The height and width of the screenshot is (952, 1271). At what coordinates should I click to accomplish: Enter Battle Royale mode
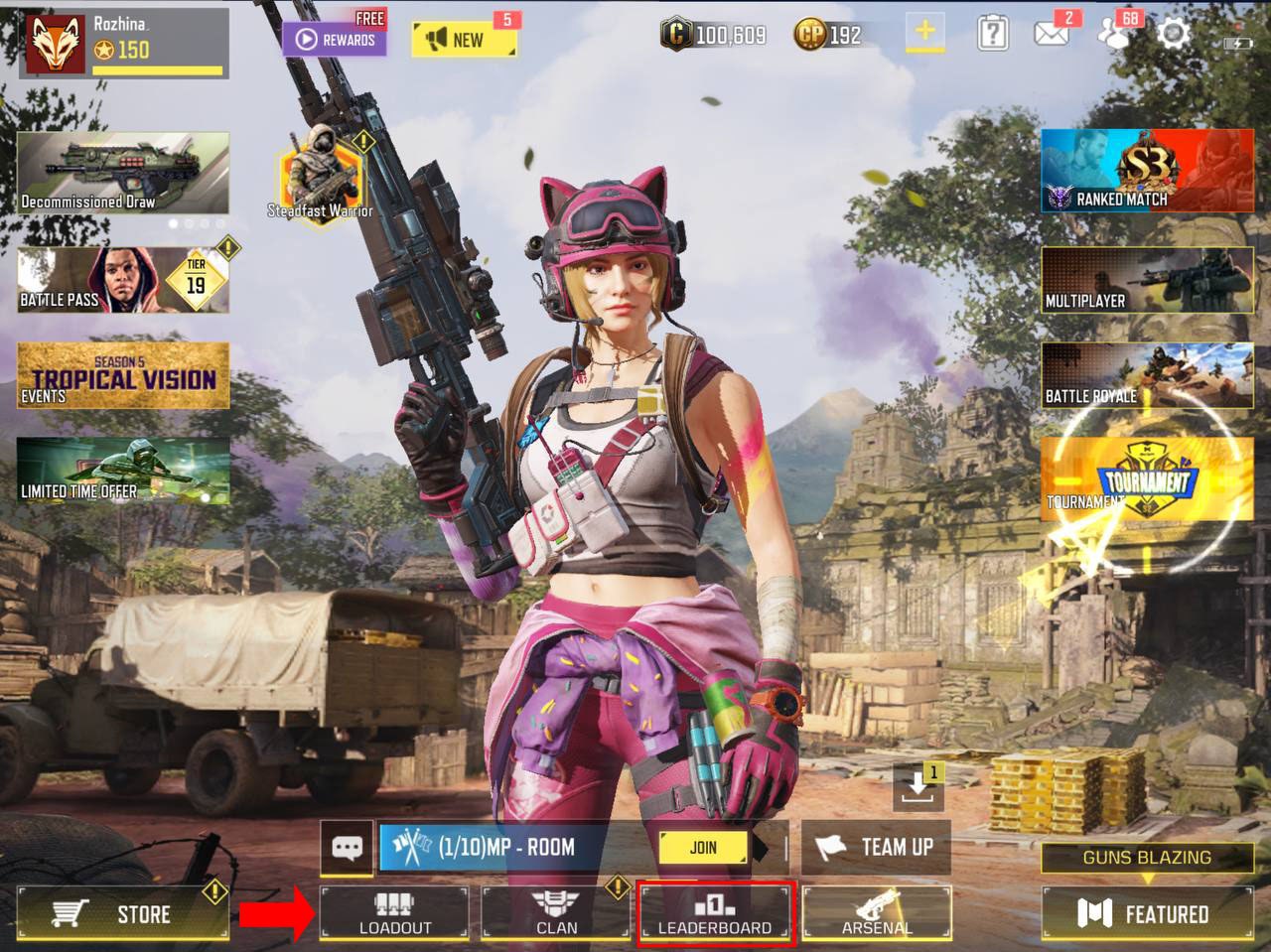pos(1147,376)
